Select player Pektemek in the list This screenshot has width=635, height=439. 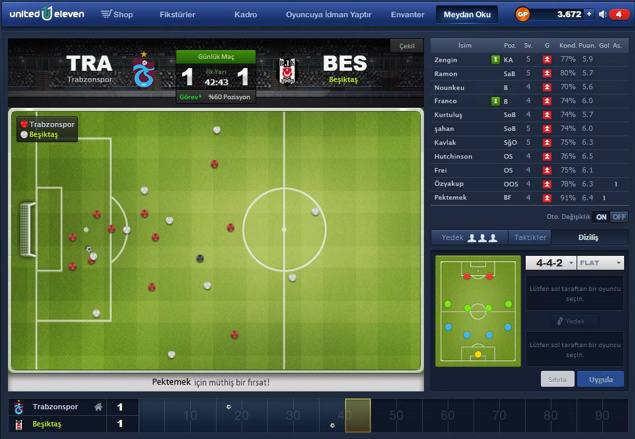pyautogui.click(x=452, y=199)
